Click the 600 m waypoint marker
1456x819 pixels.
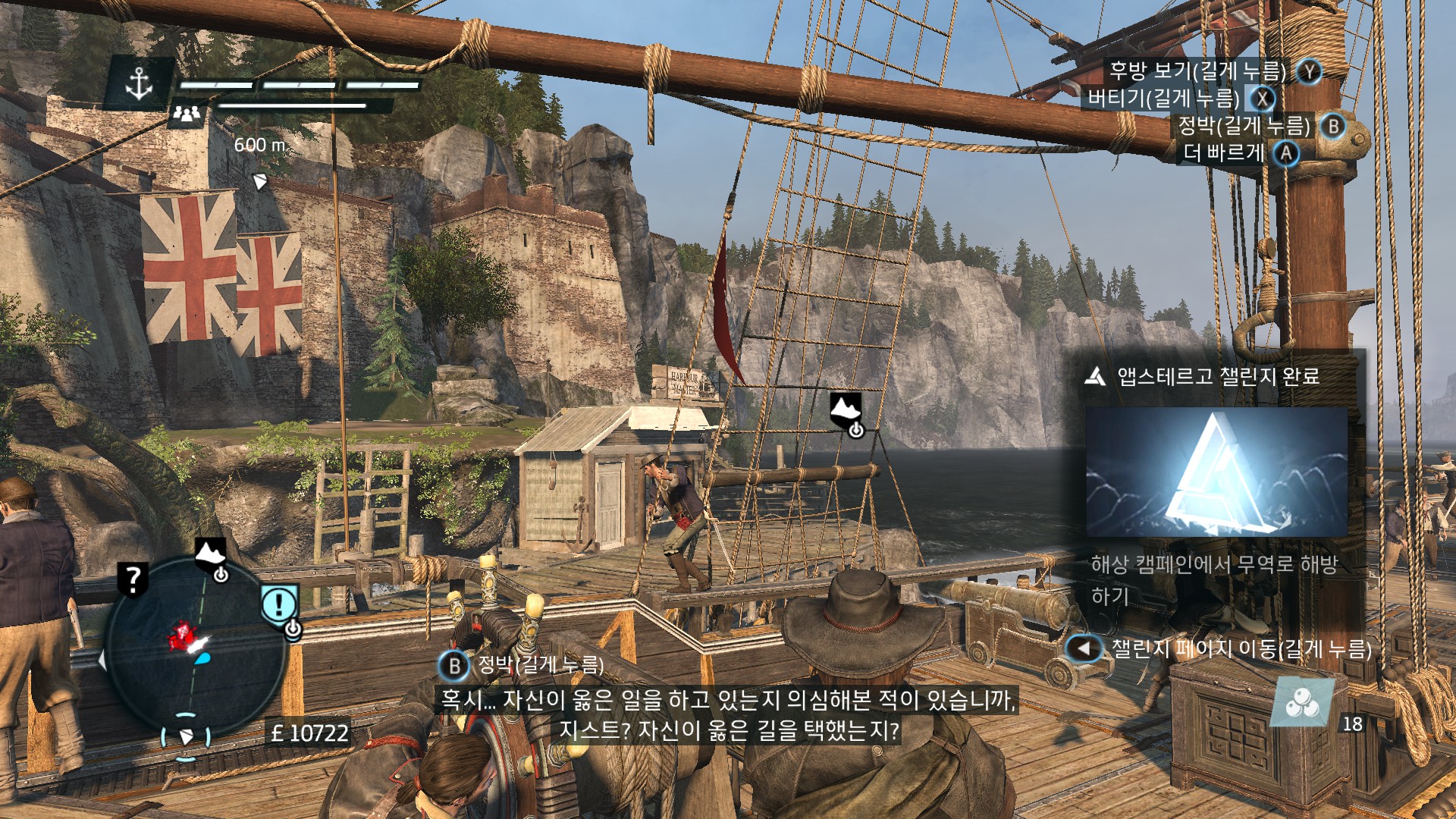(x=259, y=180)
